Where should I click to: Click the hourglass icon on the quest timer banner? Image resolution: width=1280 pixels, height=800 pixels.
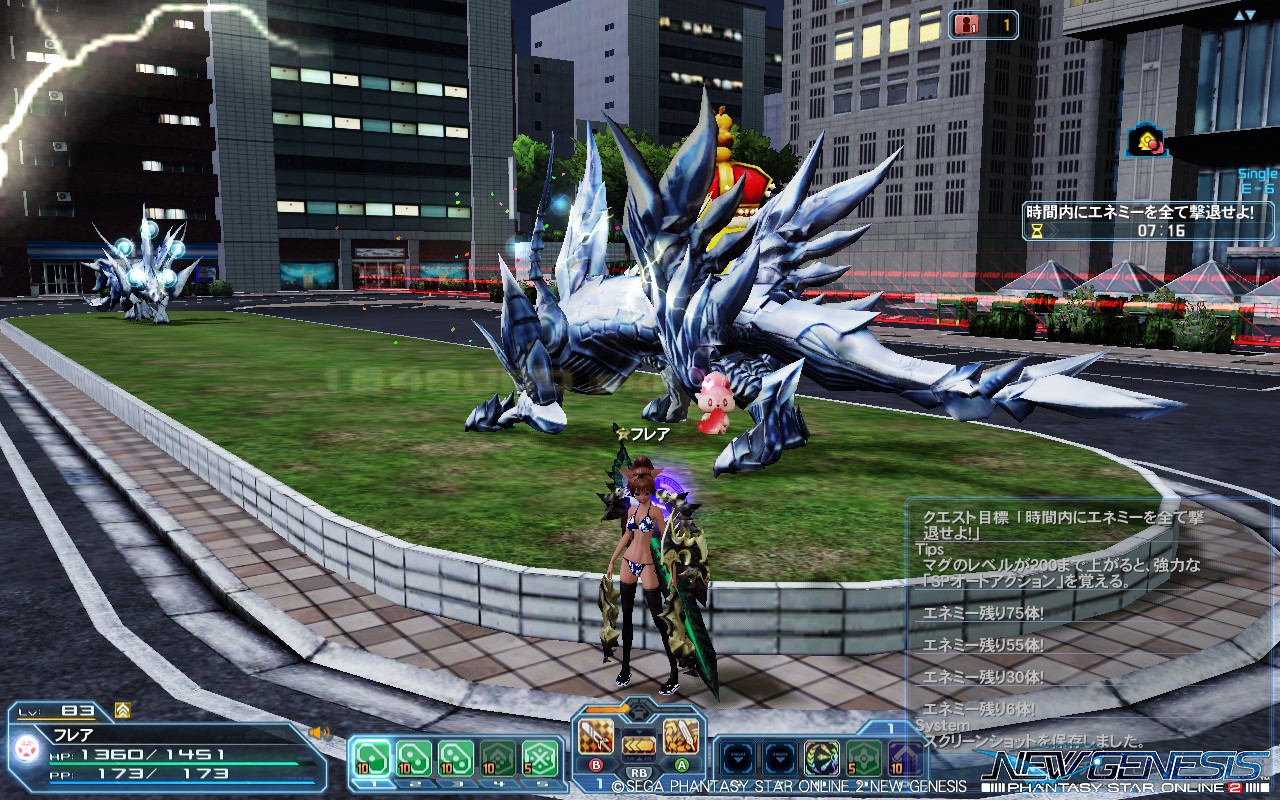pos(1037,231)
